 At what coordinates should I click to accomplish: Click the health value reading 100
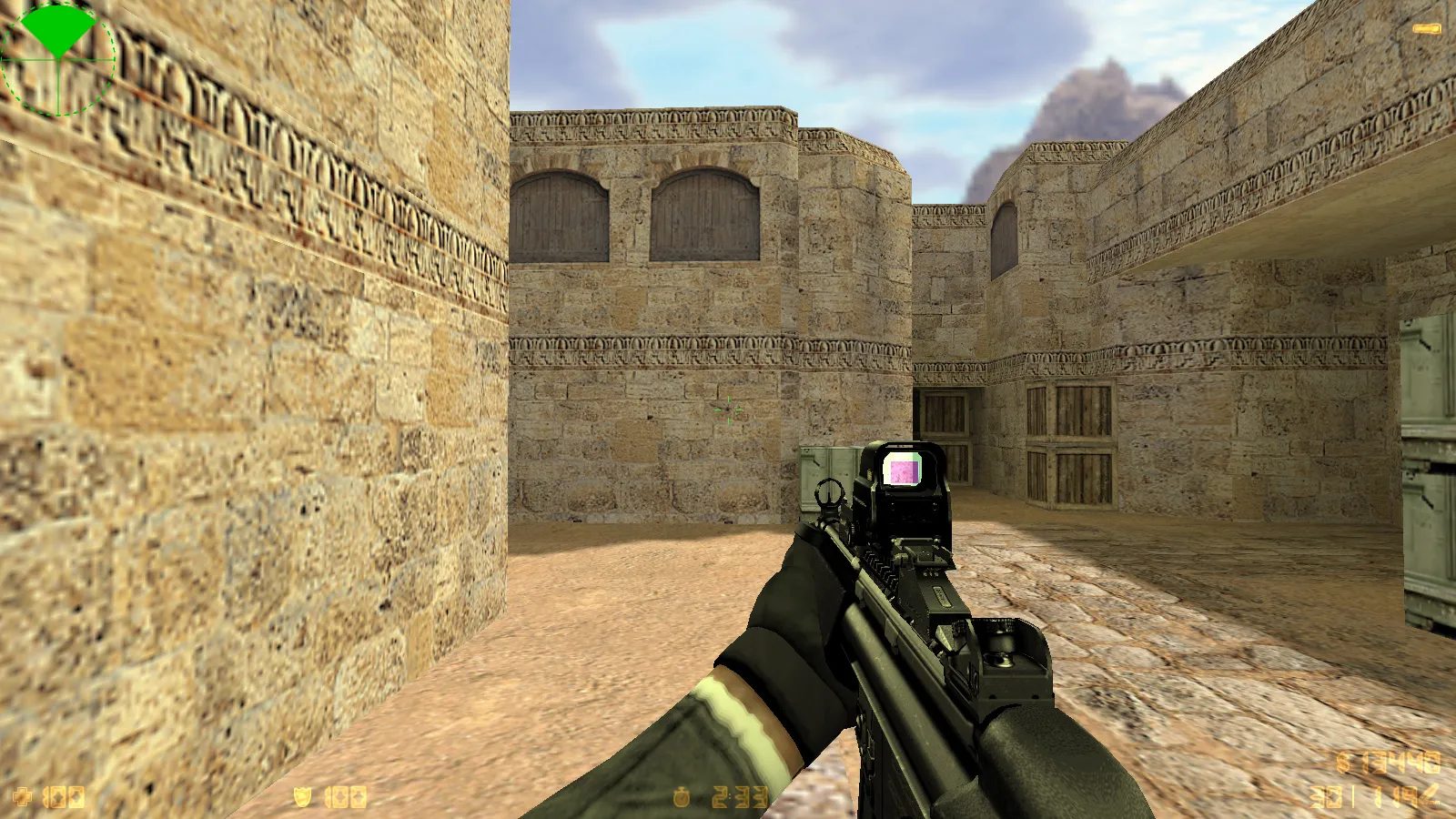(62, 797)
